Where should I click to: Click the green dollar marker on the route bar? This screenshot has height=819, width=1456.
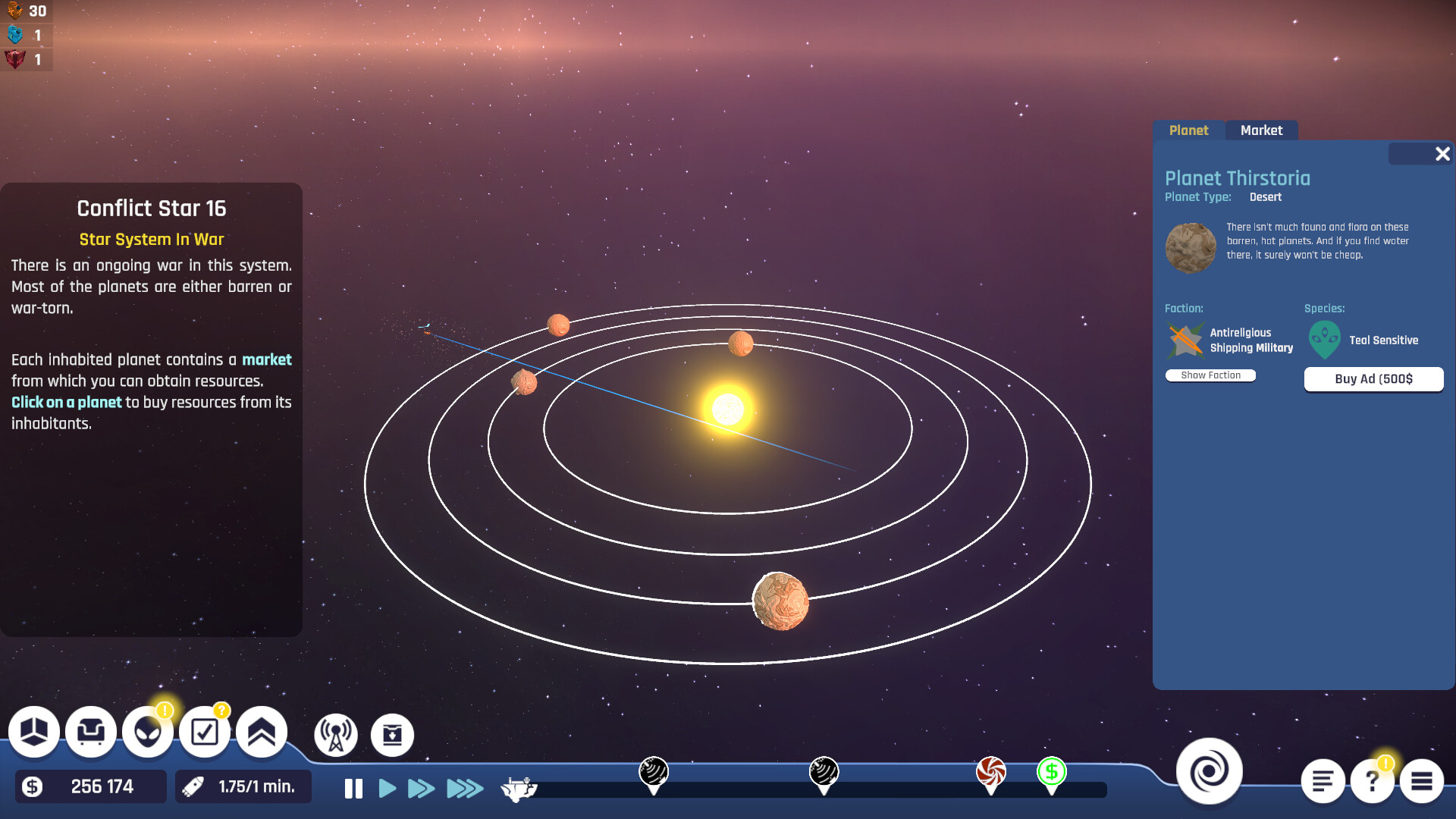pyautogui.click(x=1052, y=773)
